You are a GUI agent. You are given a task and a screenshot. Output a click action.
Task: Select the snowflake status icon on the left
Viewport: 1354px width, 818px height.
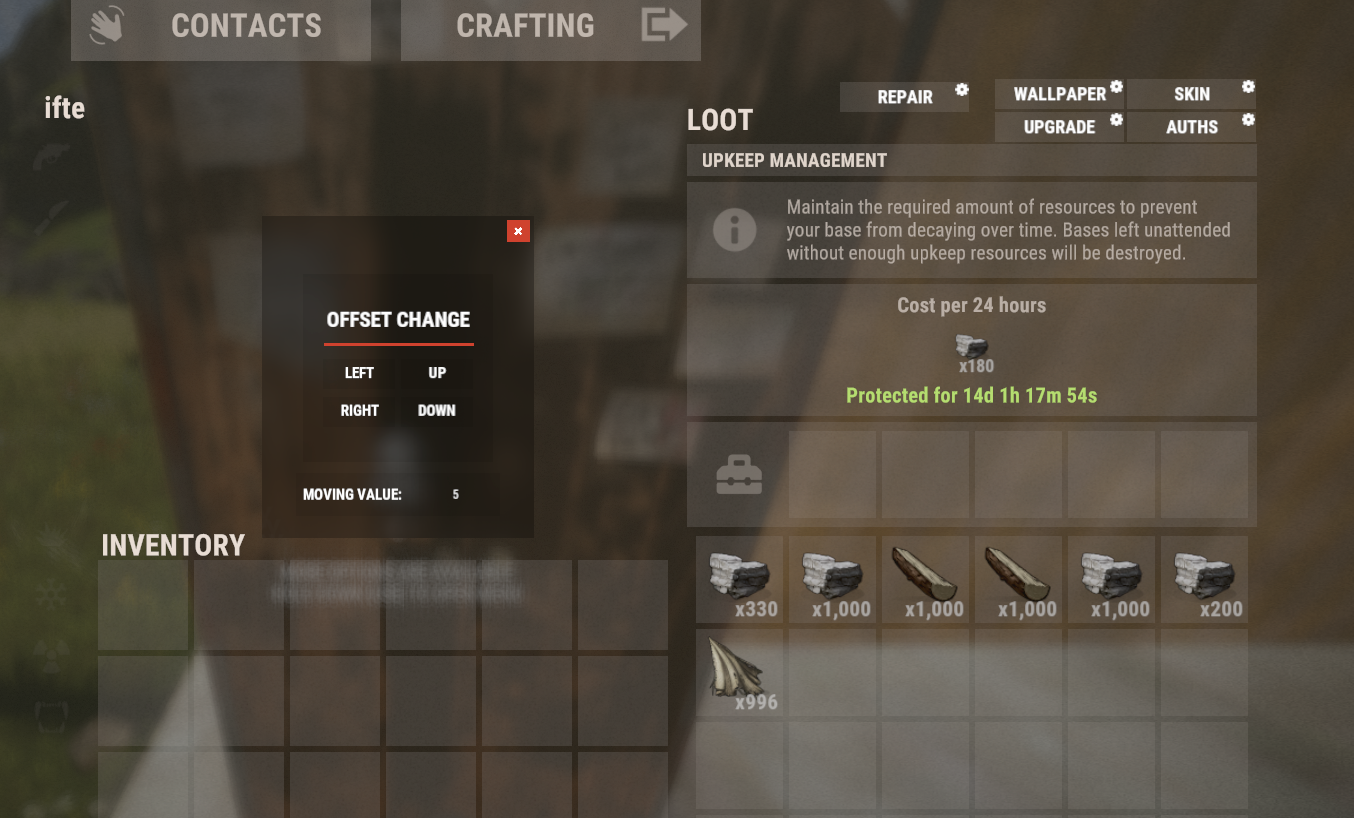pyautogui.click(x=49, y=593)
